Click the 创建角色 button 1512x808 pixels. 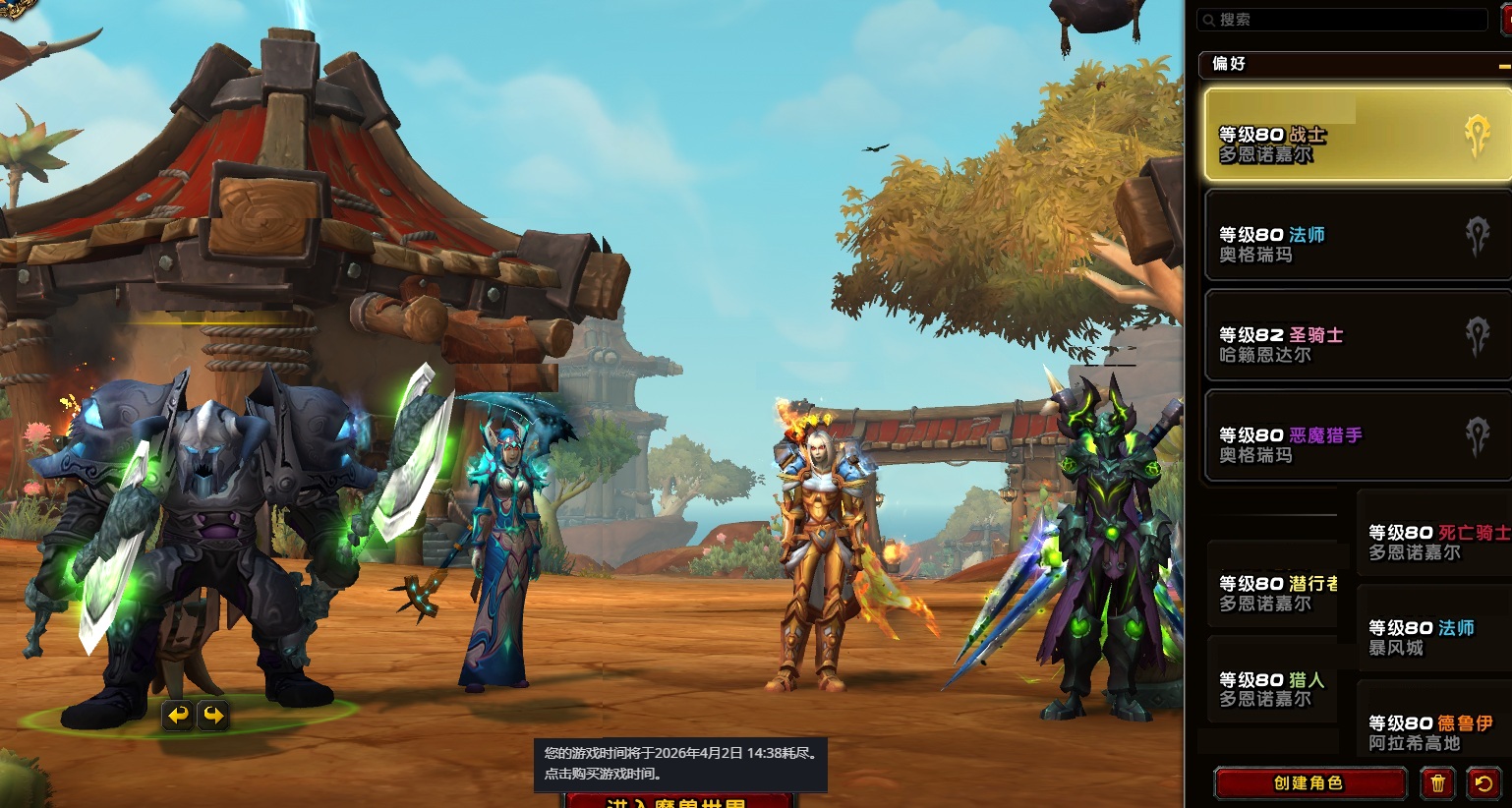1308,783
